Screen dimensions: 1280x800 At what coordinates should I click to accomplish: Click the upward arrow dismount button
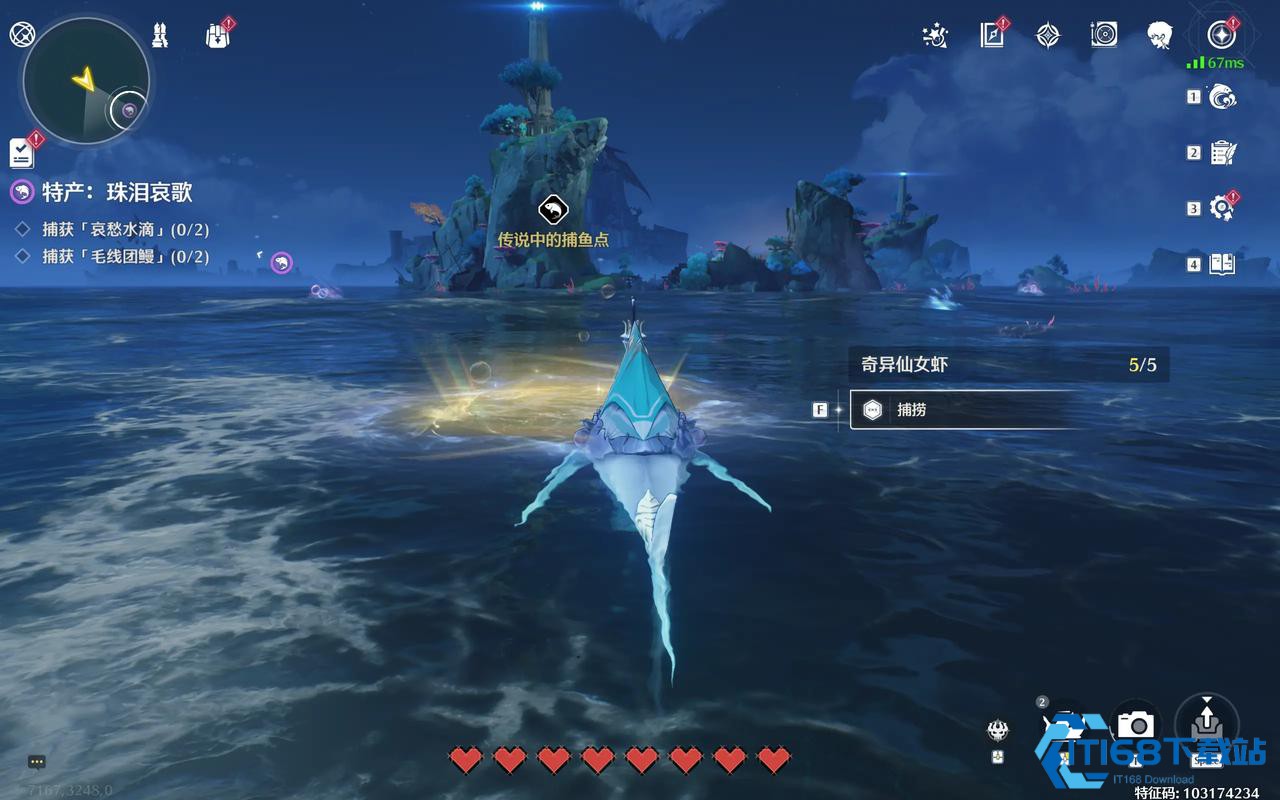pyautogui.click(x=1207, y=720)
